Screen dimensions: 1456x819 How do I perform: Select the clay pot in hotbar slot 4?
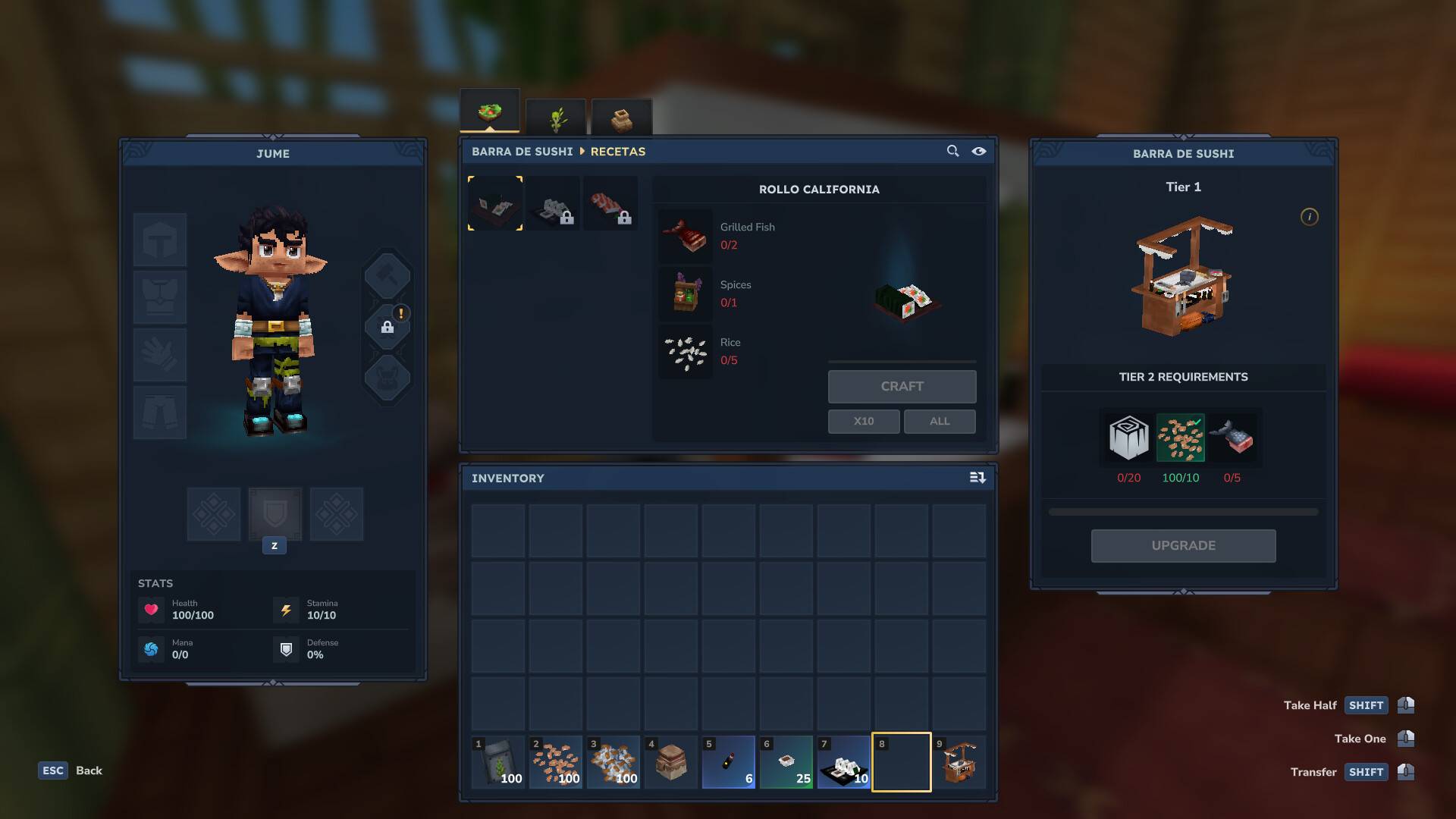pos(670,762)
